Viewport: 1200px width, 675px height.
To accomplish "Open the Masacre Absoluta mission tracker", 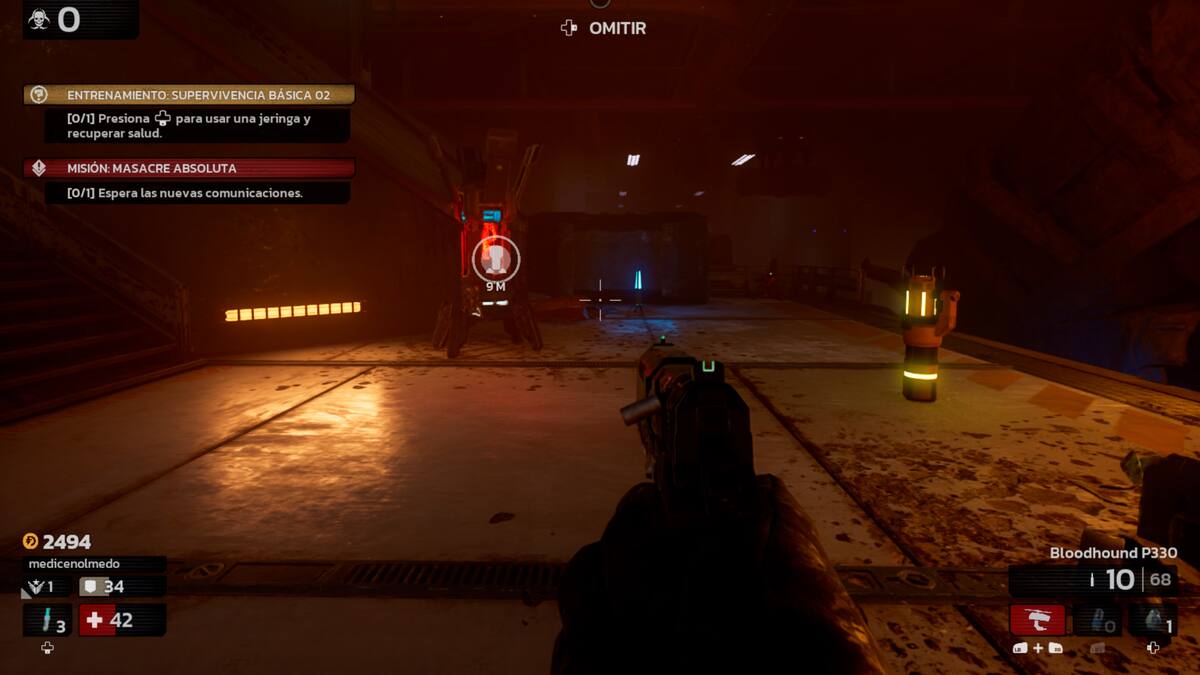I will tap(190, 168).
